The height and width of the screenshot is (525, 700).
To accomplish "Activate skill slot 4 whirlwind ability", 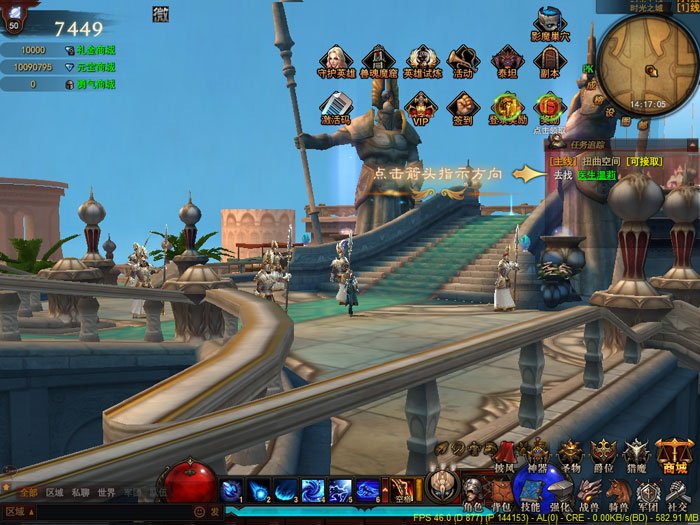I will pyautogui.click(x=314, y=490).
